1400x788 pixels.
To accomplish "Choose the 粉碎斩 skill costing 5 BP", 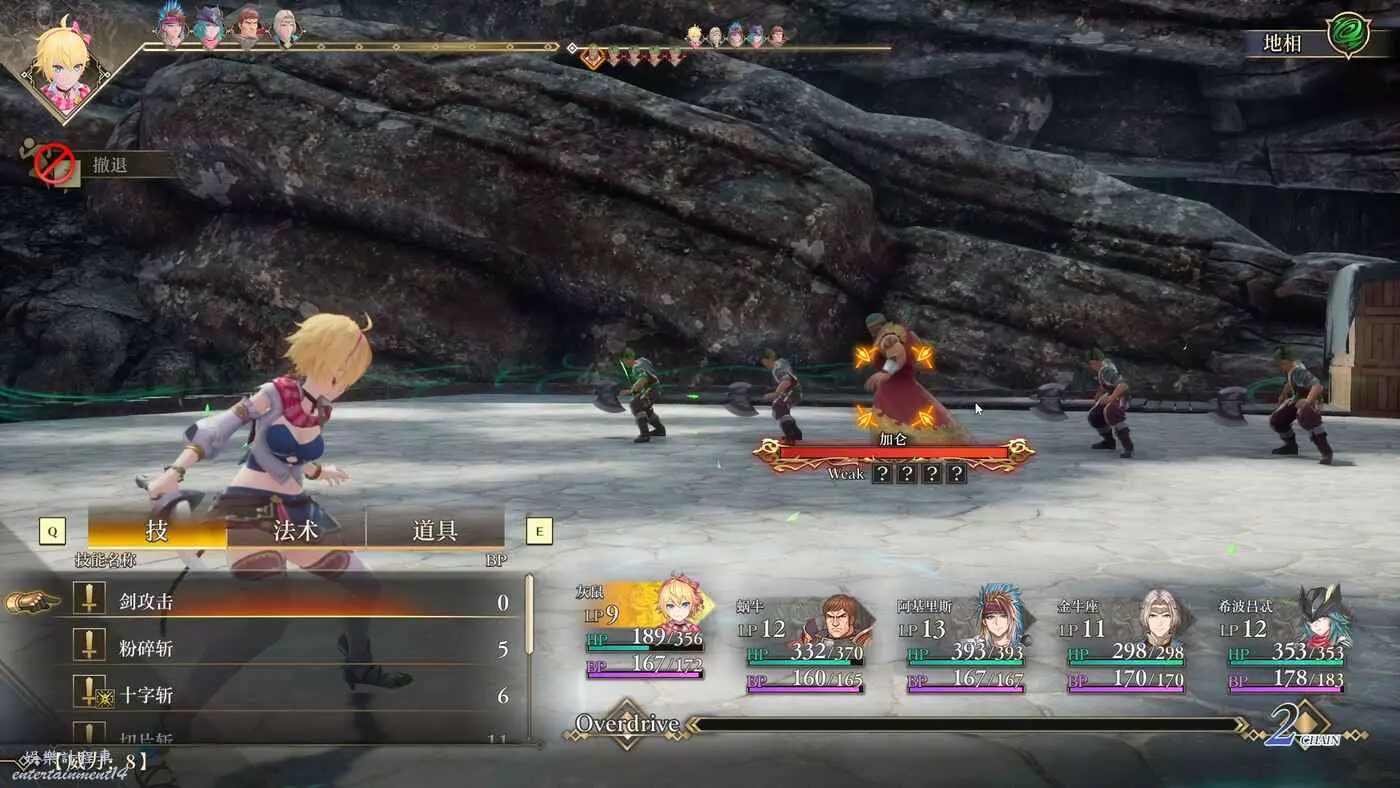I will [x=290, y=649].
